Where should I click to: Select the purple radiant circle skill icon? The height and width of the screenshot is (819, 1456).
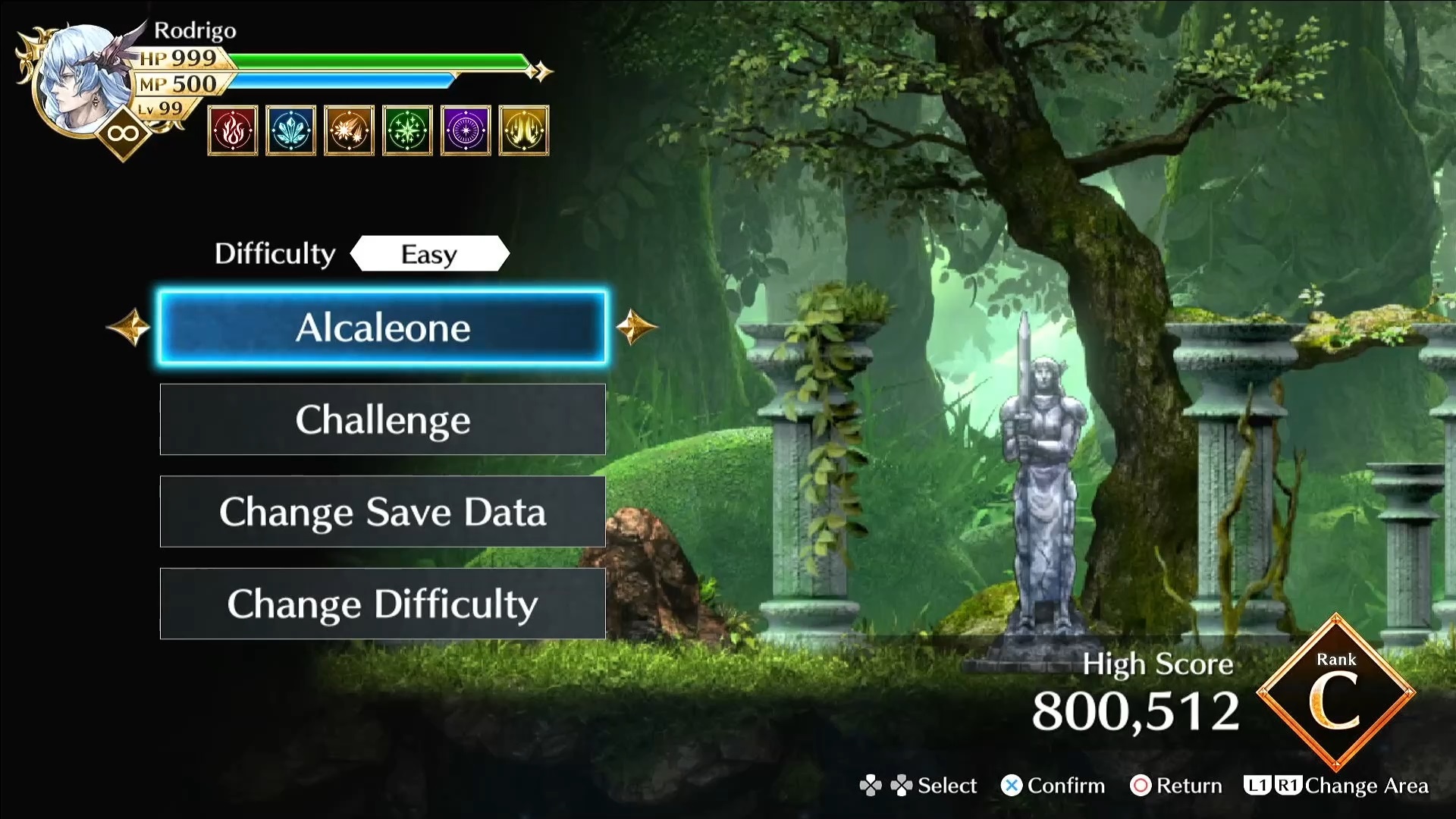click(466, 130)
